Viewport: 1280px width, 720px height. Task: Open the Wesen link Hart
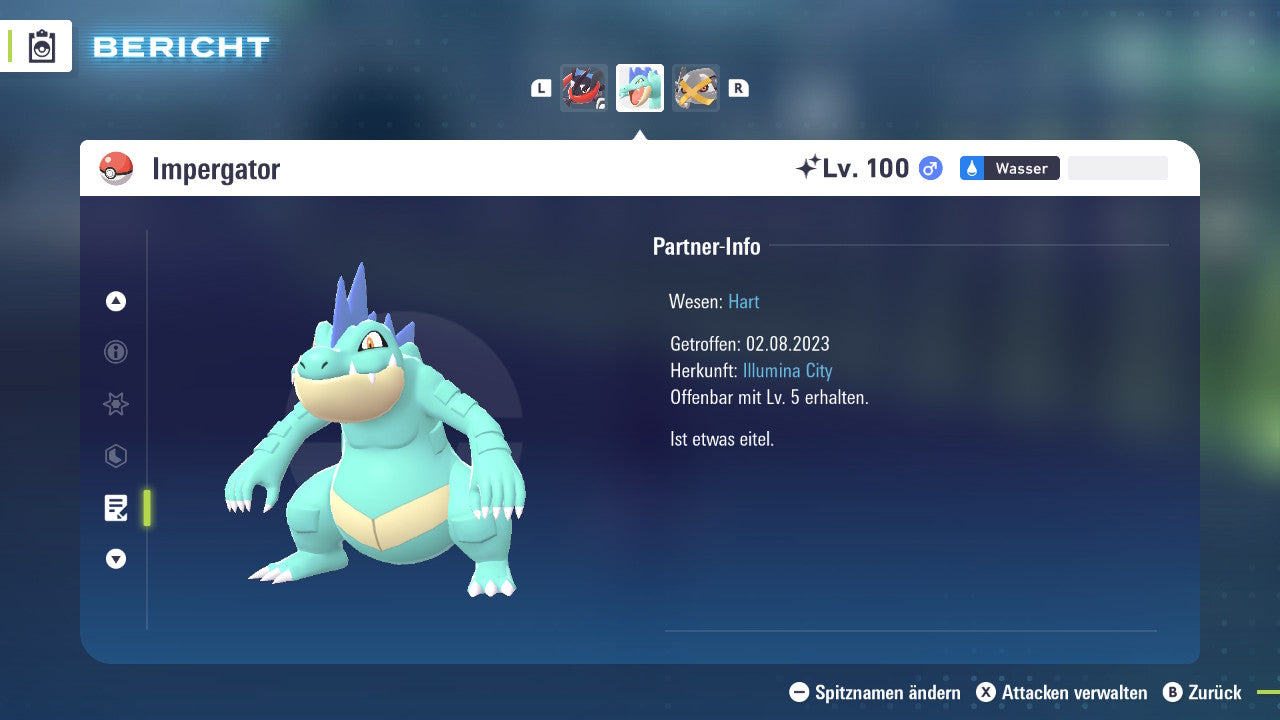743,301
